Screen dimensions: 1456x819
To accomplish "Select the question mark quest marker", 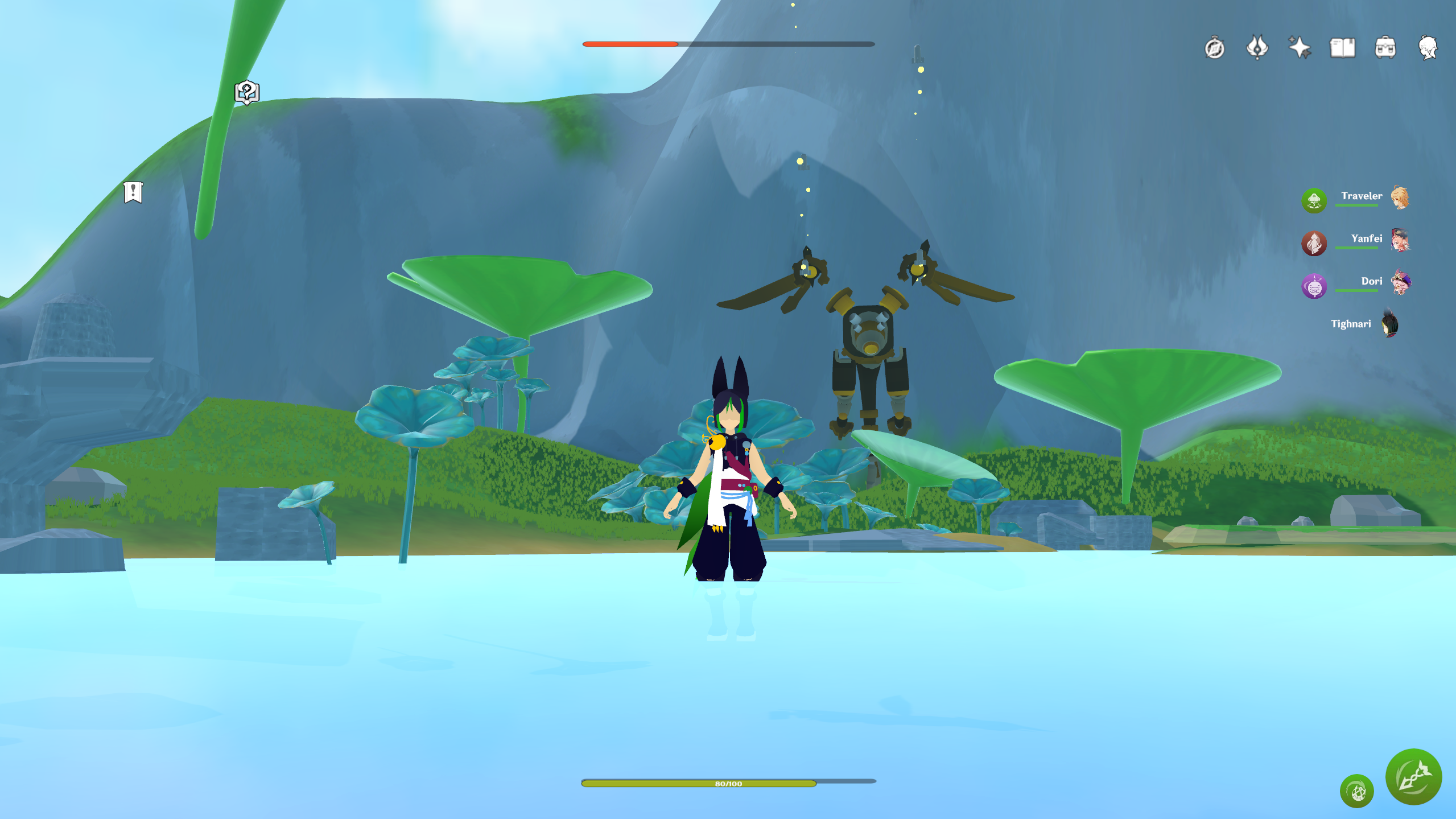I will pos(247,92).
